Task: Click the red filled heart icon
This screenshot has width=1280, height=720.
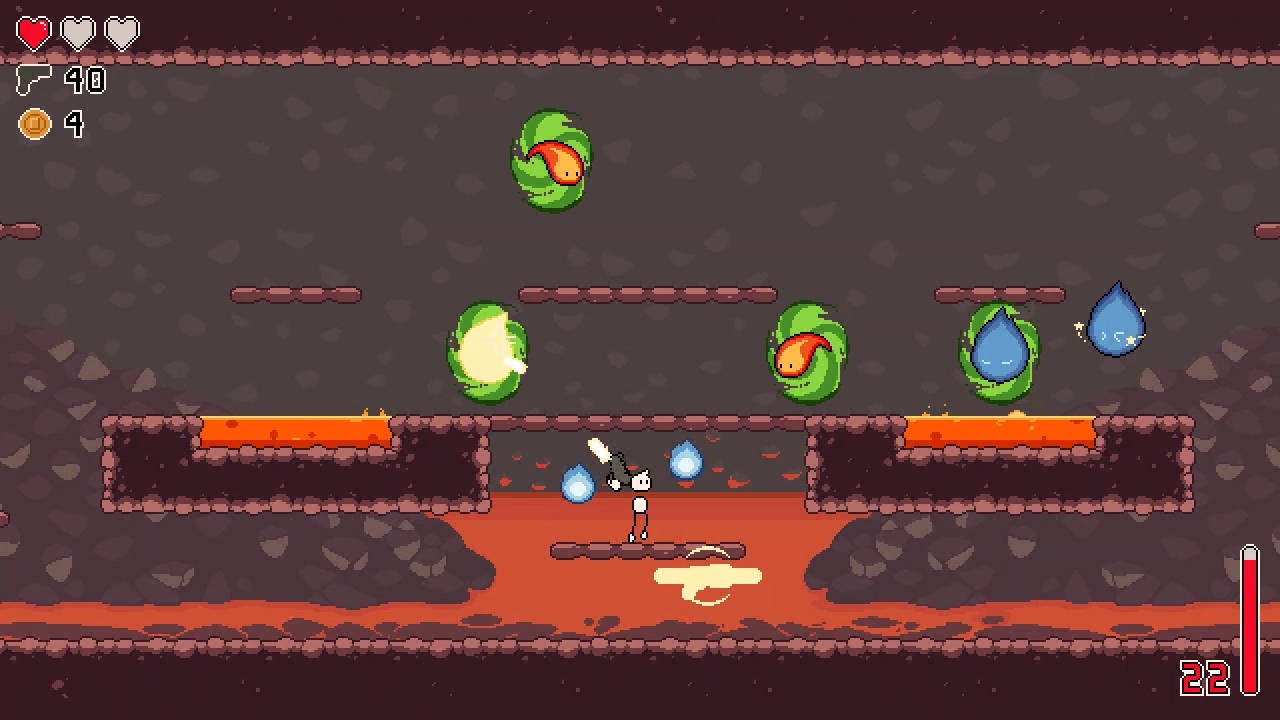Action: pos(35,31)
